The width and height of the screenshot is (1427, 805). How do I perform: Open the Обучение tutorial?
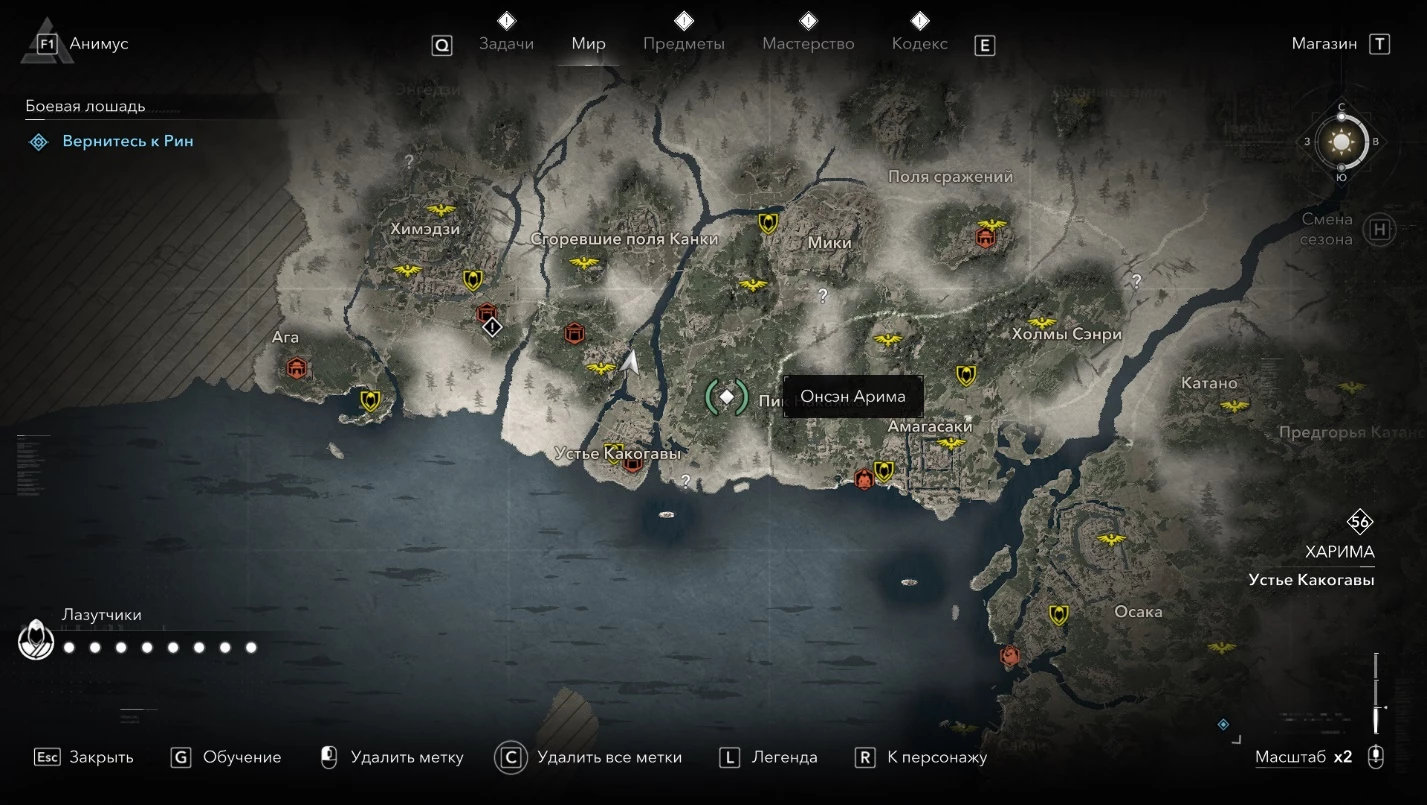click(241, 757)
